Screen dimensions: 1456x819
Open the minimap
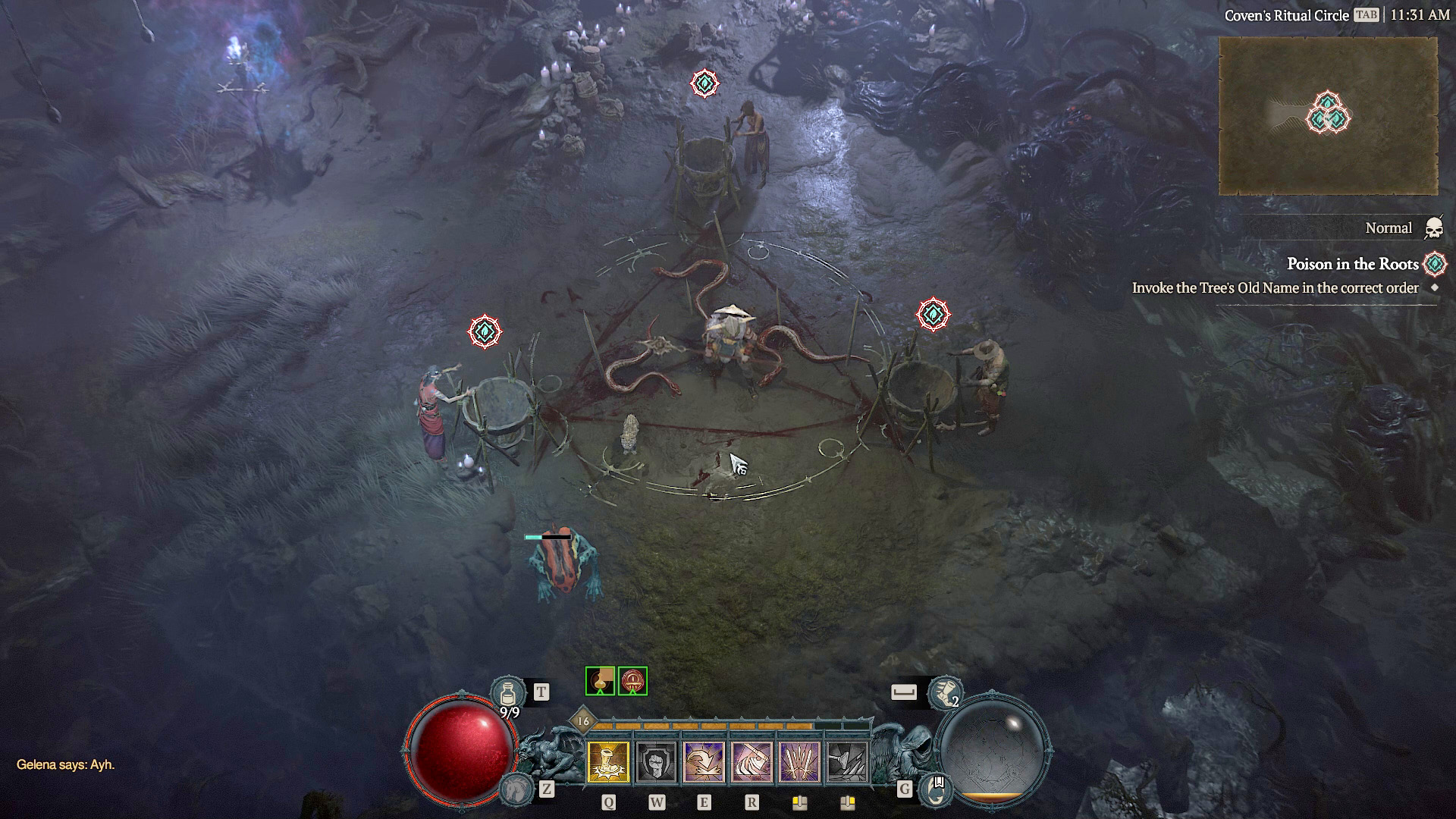(1327, 116)
